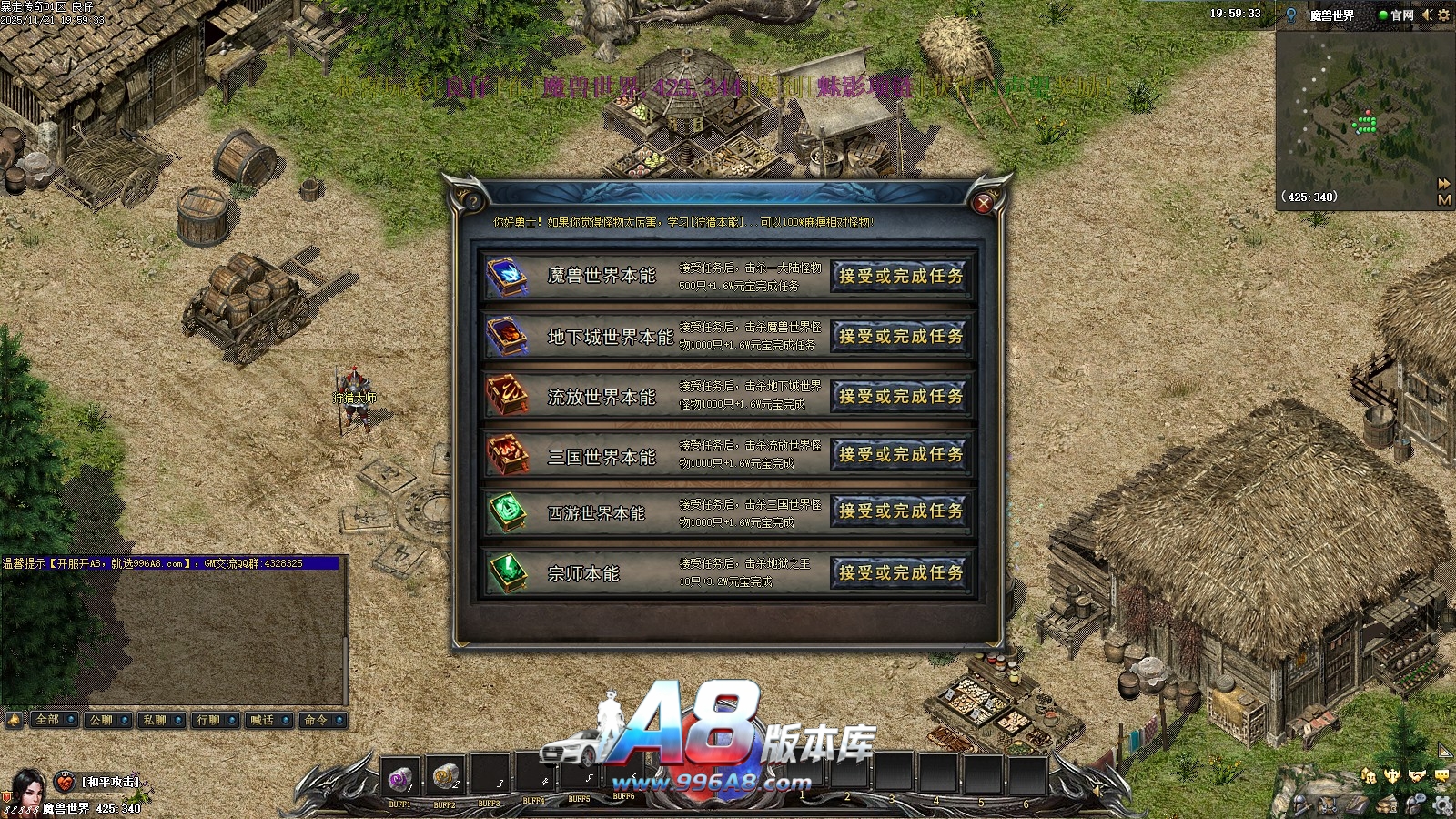
Task: Click the purple swirl item in hotbar slot 1
Action: [x=399, y=778]
